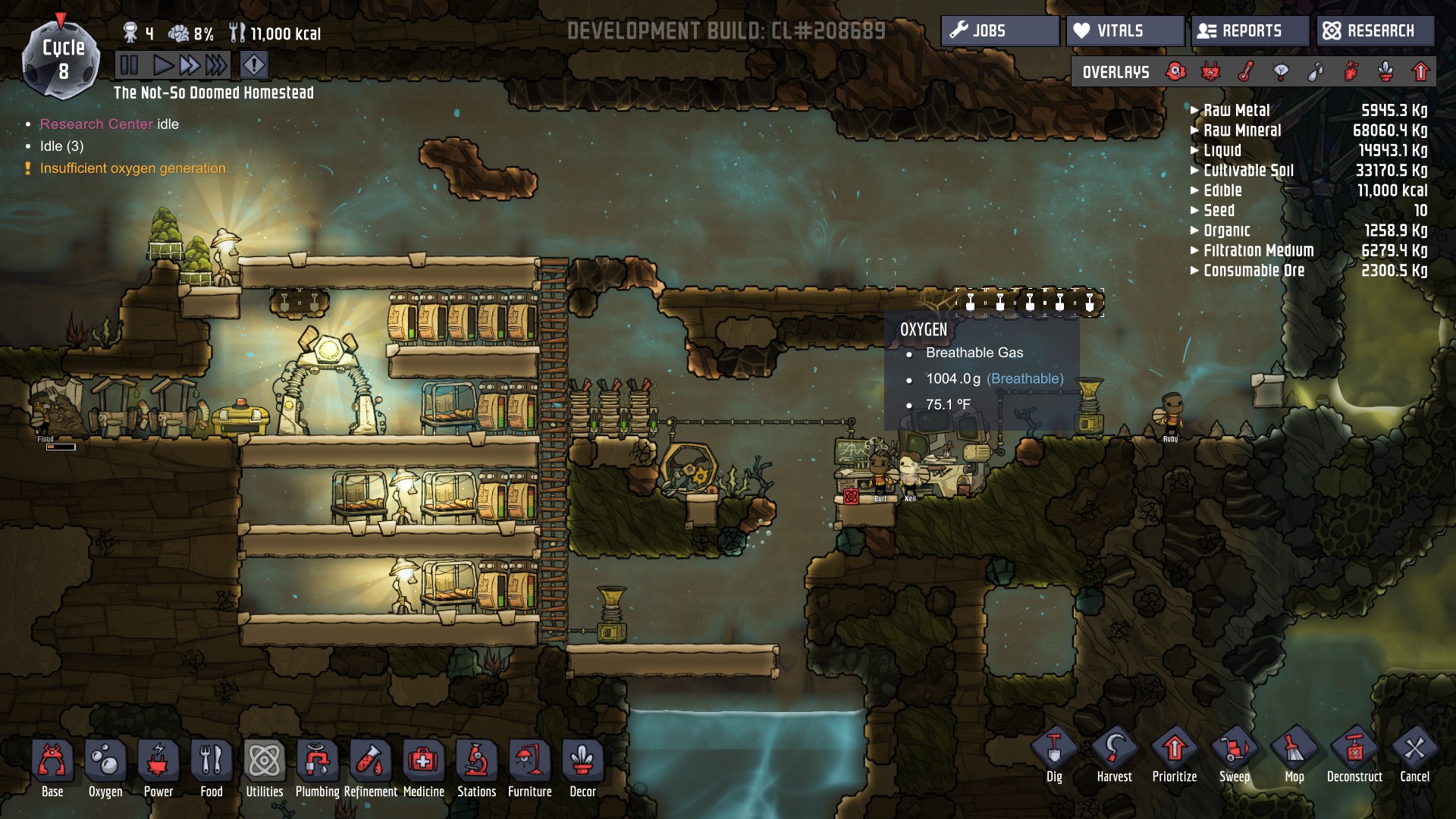The height and width of the screenshot is (819, 1456).
Task: Open the Research screen
Action: [1375, 31]
